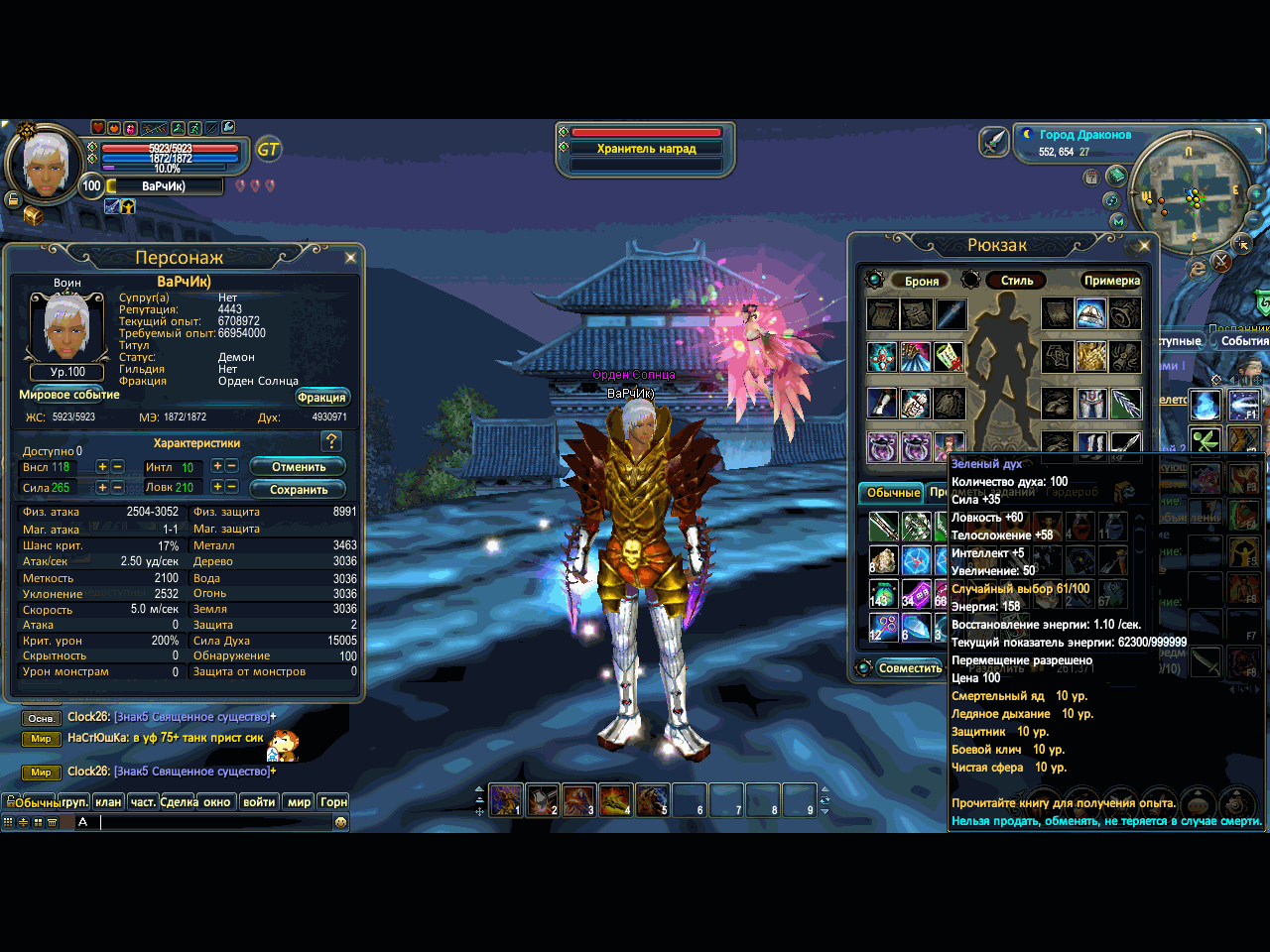Select the Обычные inventory tab
1270x952 pixels.
click(x=893, y=493)
